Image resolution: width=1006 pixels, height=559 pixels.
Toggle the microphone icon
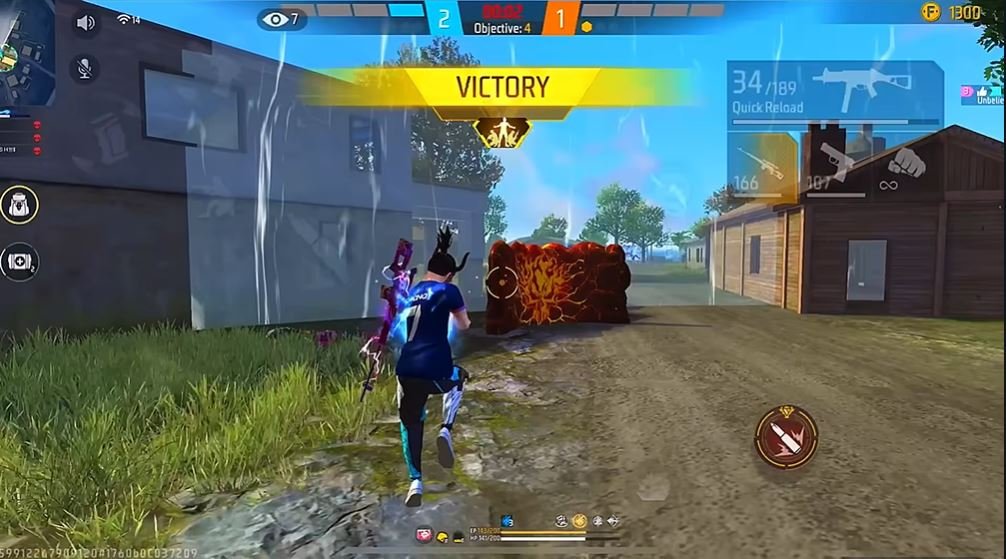[x=86, y=67]
